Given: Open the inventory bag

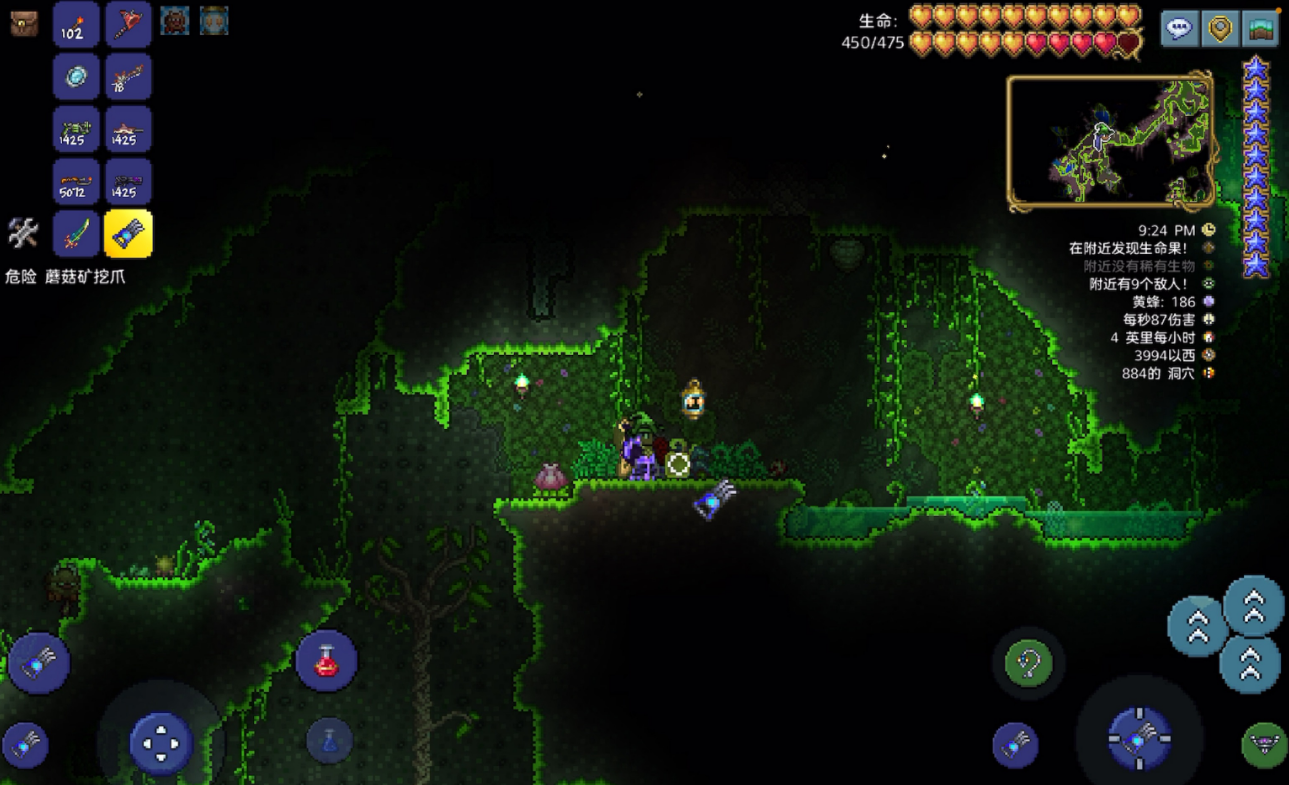Looking at the screenshot, I should click(24, 23).
